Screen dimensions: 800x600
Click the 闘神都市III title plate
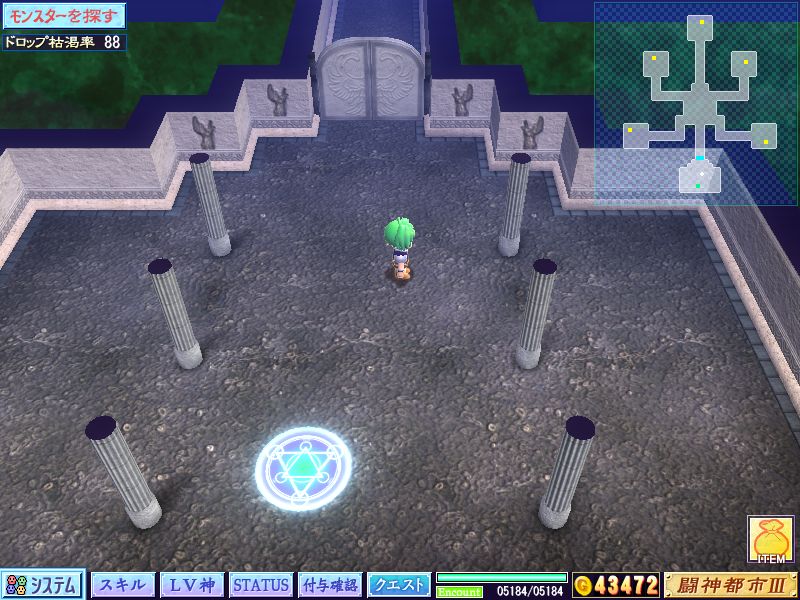point(730,585)
